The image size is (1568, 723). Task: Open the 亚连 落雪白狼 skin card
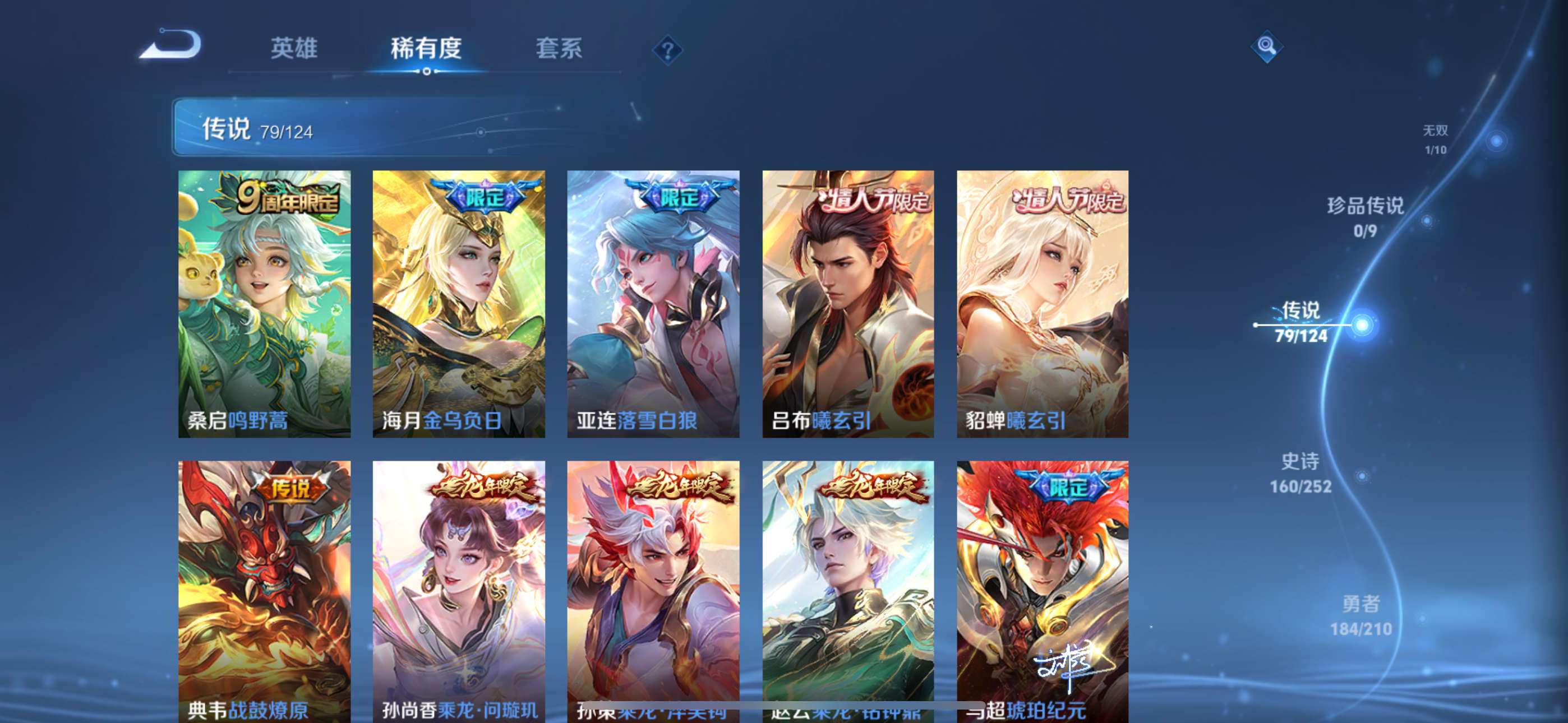click(x=653, y=304)
